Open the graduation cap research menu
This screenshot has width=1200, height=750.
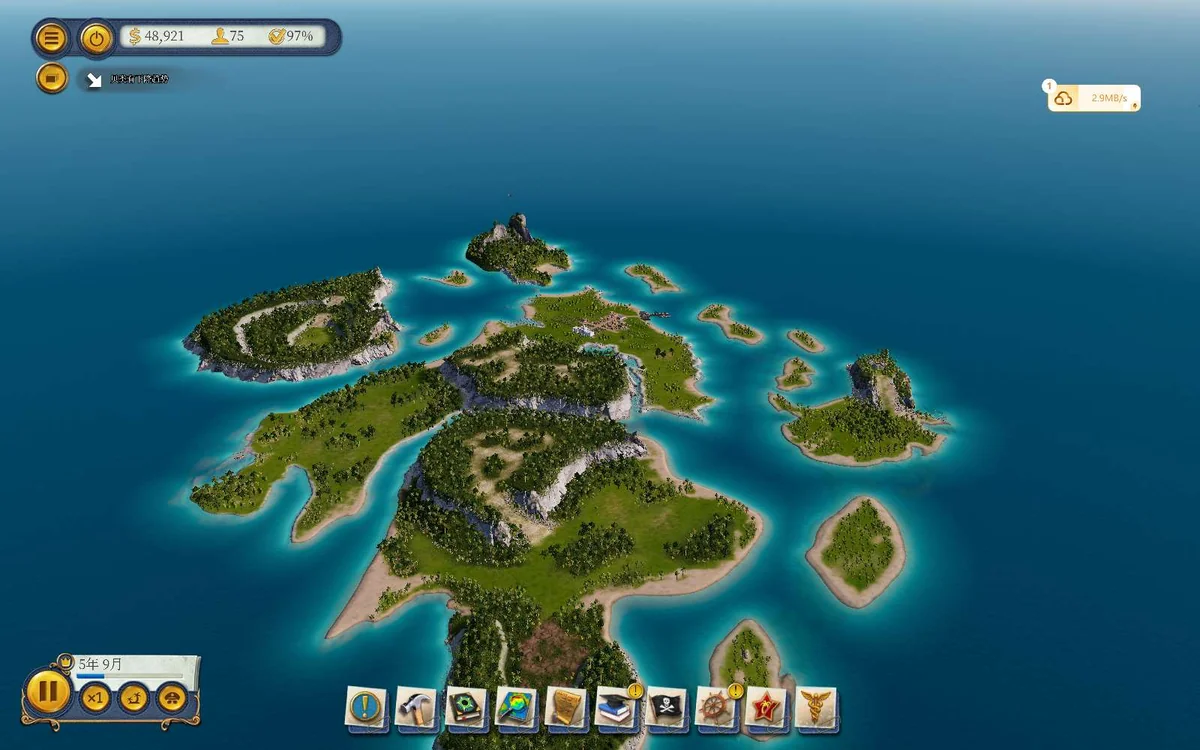click(615, 707)
